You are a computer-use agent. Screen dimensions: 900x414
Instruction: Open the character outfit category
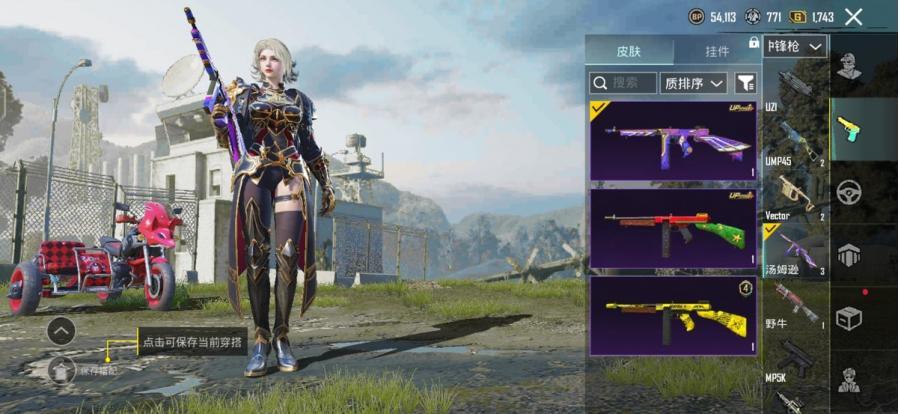[849, 66]
